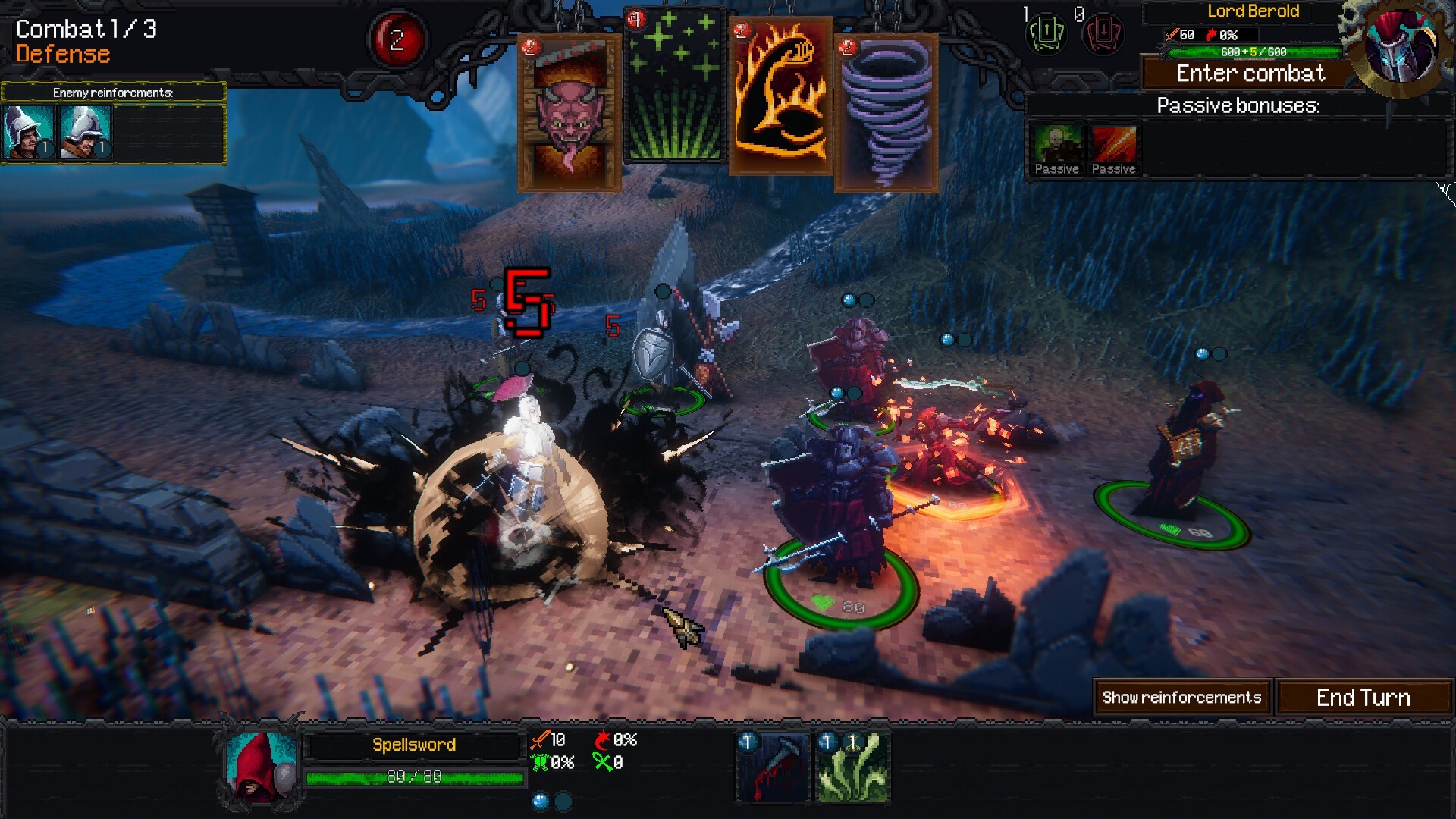Click the Enter combat button
Image resolution: width=1456 pixels, height=819 pixels.
(x=1250, y=74)
